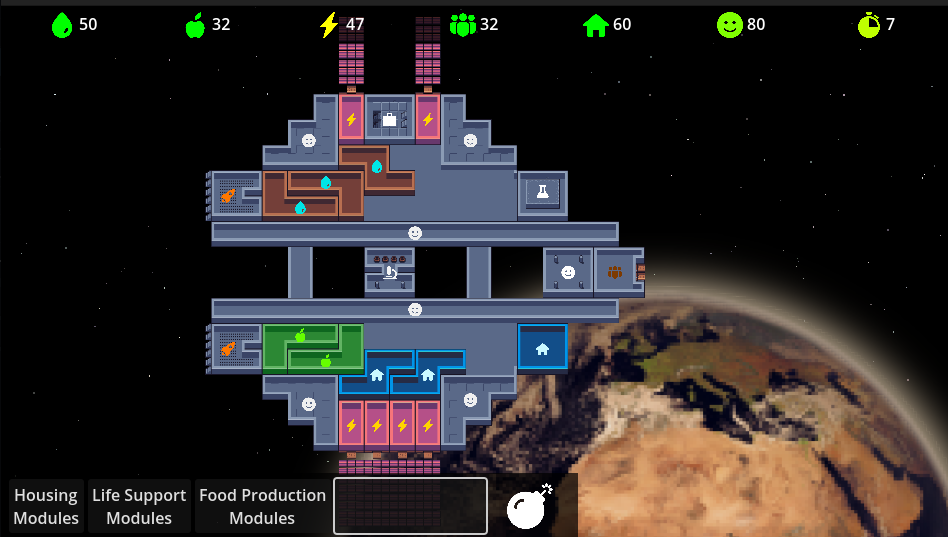Click the outlined blank module button

(410, 506)
